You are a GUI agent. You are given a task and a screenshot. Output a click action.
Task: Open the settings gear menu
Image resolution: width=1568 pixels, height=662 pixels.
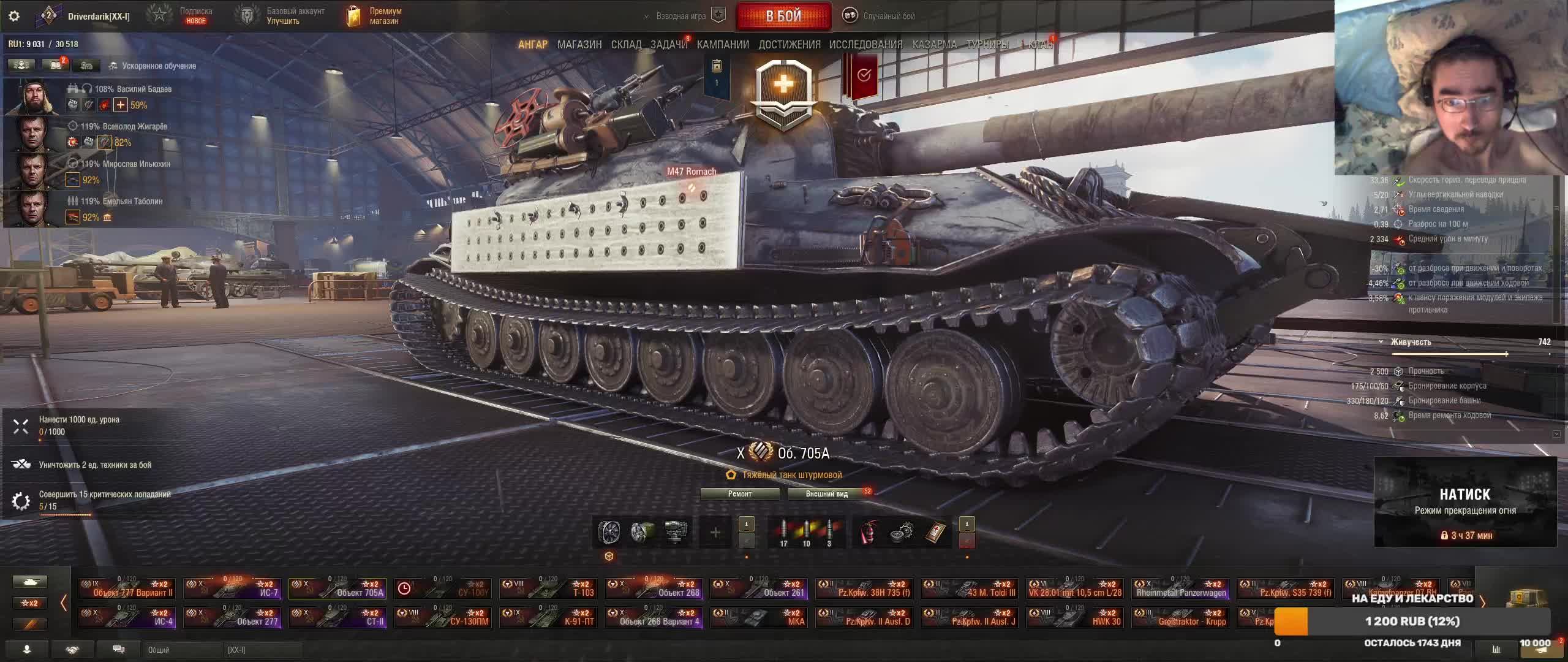click(x=14, y=16)
